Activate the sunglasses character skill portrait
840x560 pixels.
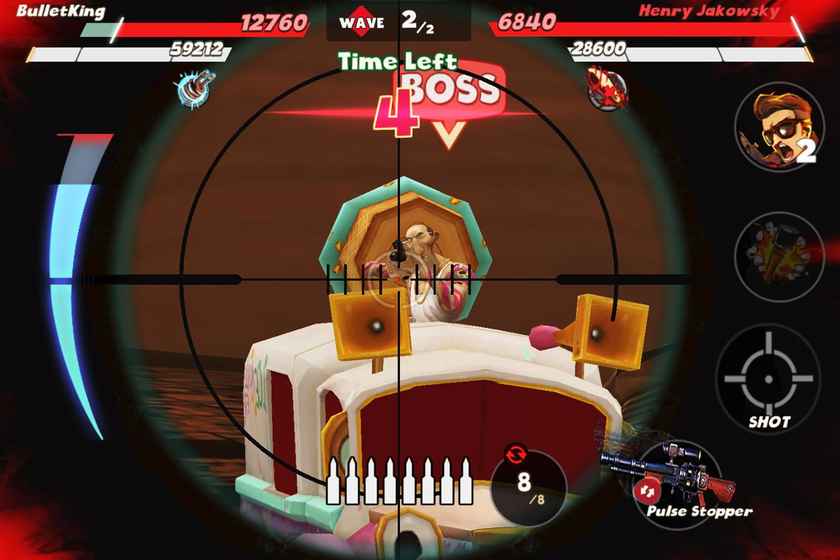click(779, 128)
